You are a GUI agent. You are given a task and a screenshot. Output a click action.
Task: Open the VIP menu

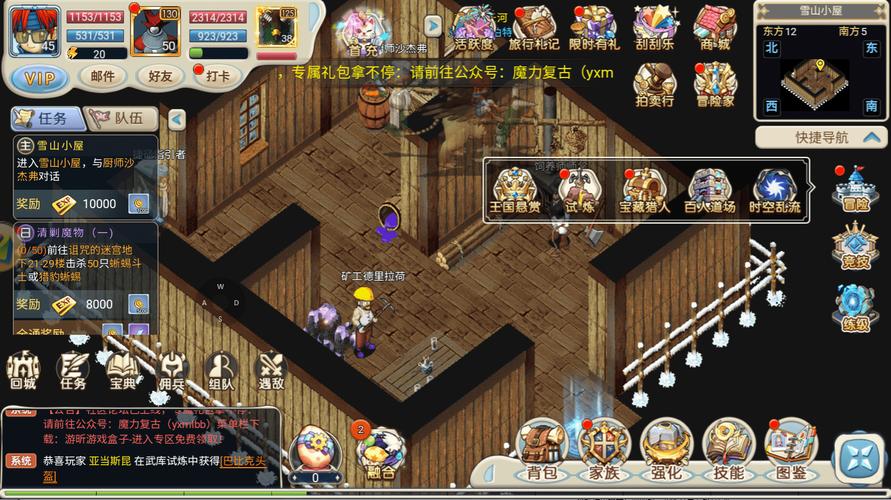tap(40, 77)
